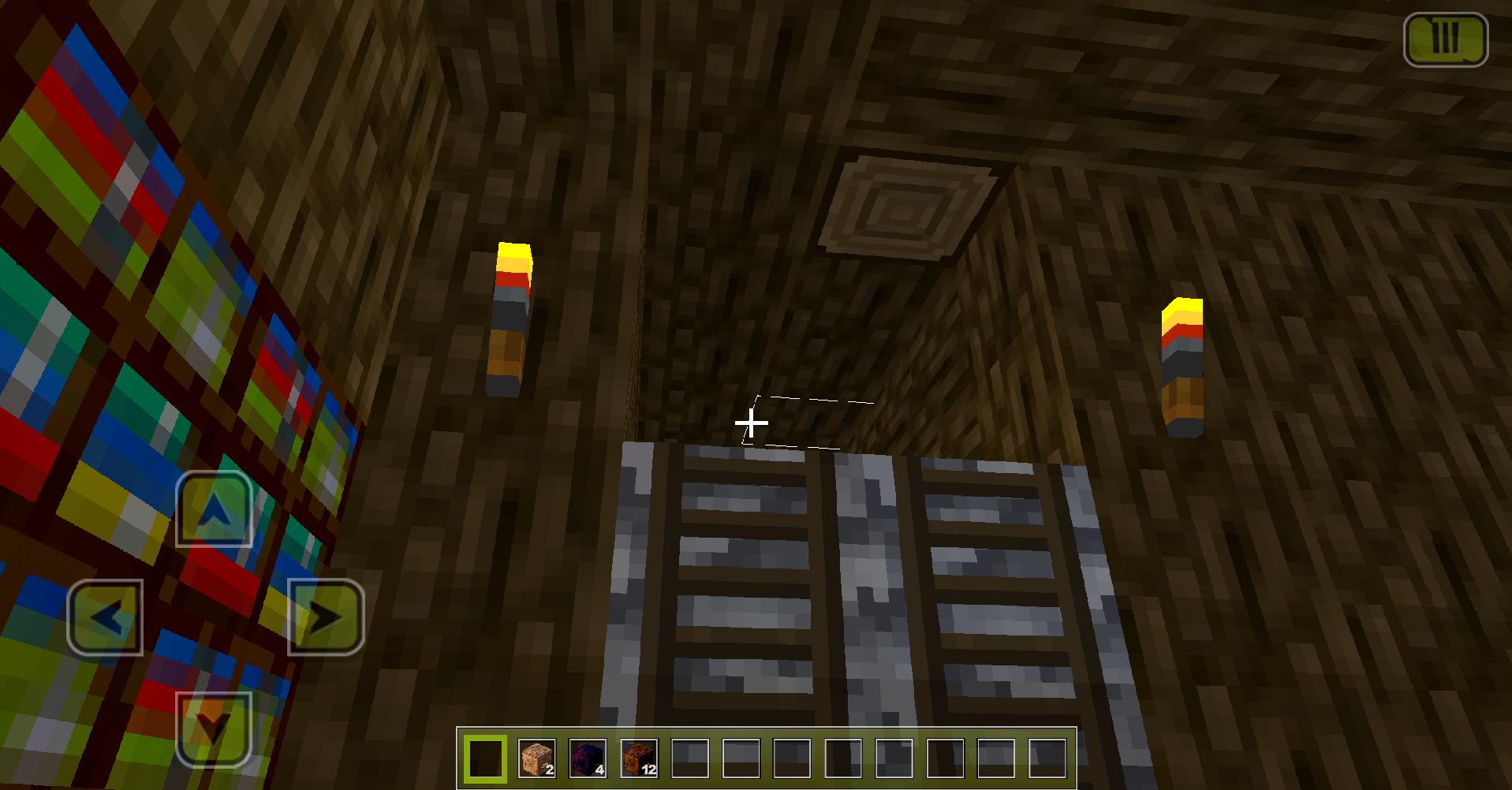The height and width of the screenshot is (790, 1512).
Task: Click the fifth hotbar slot next to jungle wood
Action: pos(689,760)
